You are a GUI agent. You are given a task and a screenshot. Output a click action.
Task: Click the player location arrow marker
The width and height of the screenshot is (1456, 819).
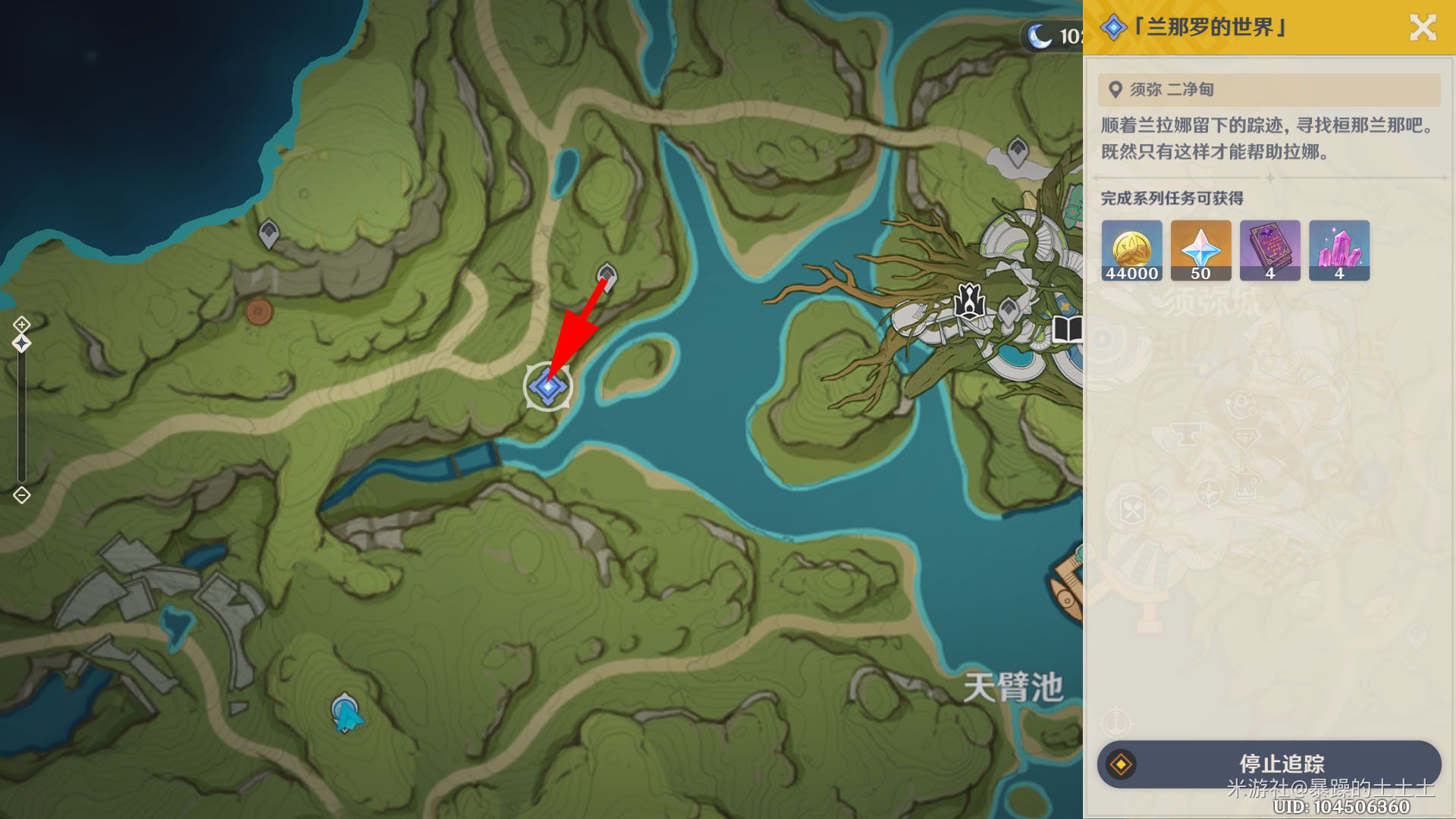[x=346, y=714]
